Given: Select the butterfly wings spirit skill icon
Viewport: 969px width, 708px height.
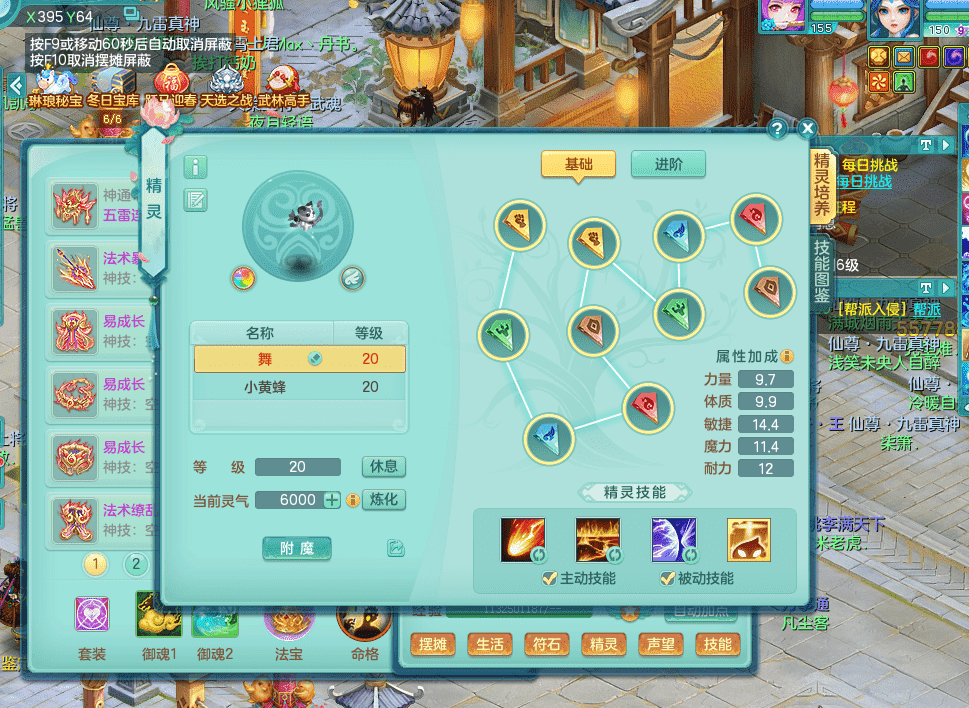Looking at the screenshot, I should coord(672,540).
